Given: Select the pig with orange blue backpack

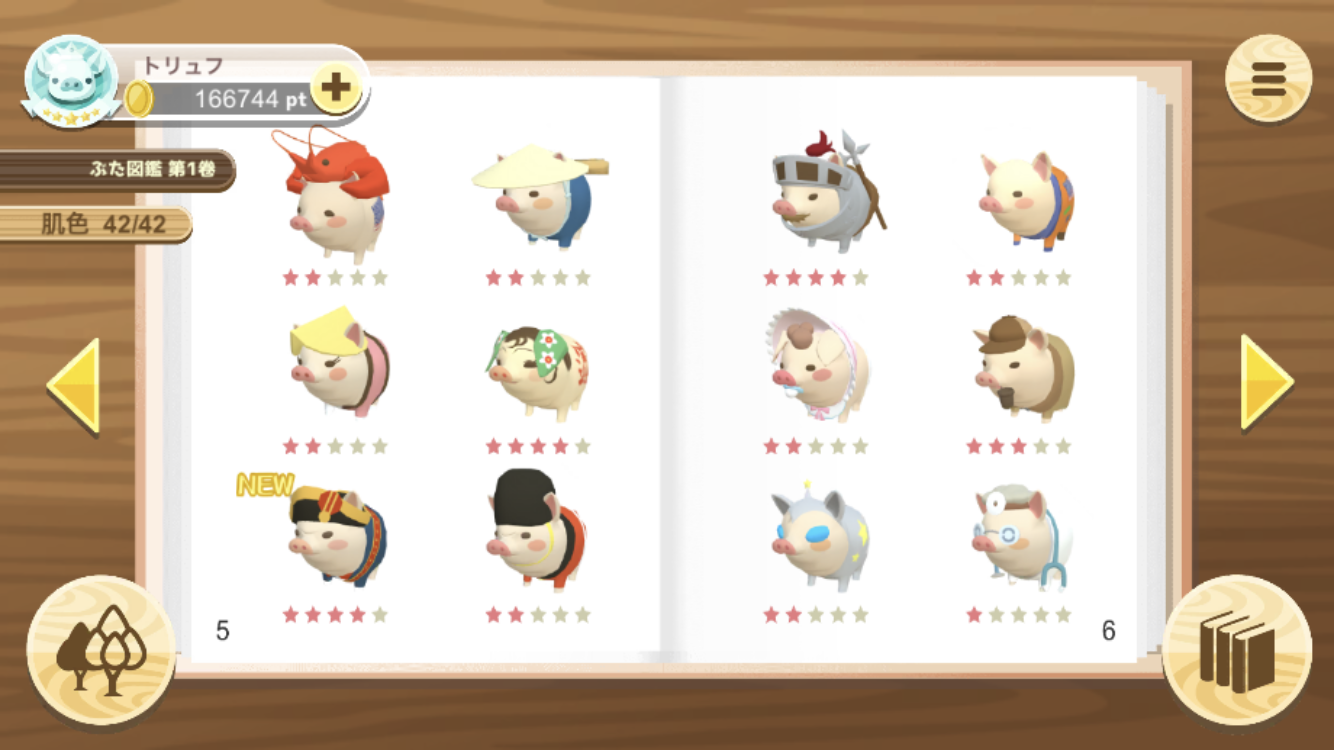Looking at the screenshot, I should (x=1023, y=202).
